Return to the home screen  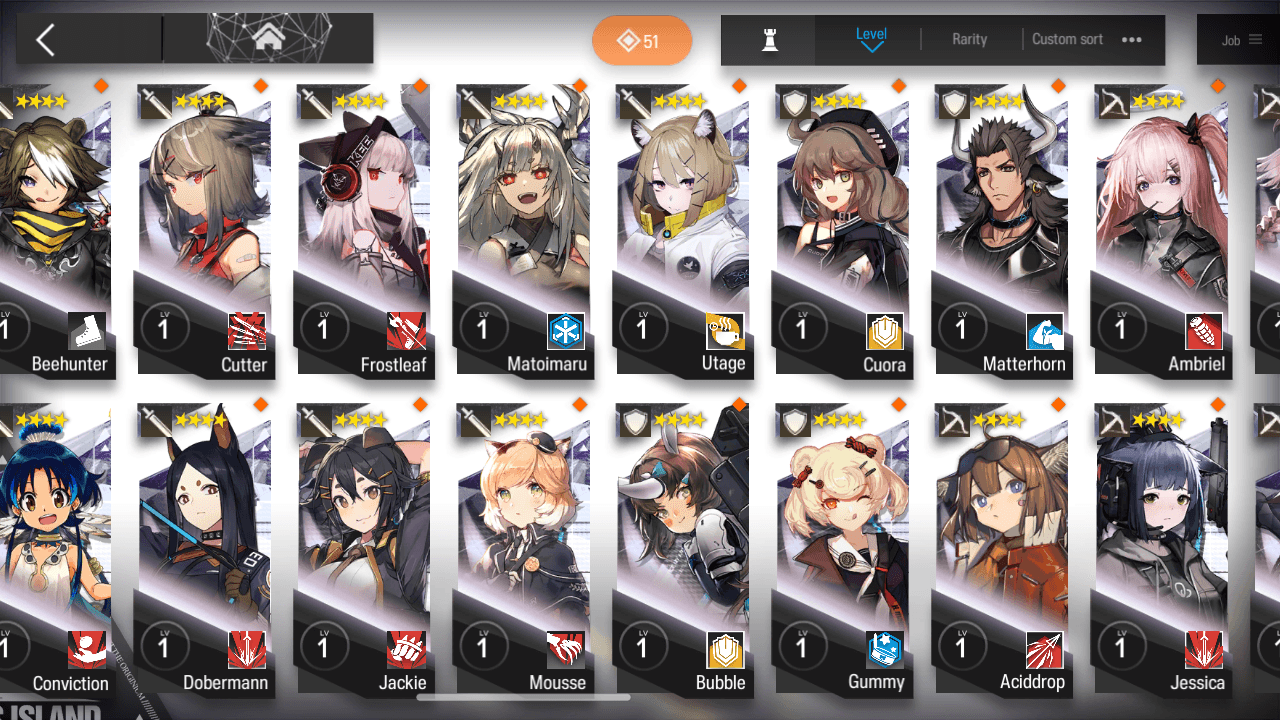pos(267,39)
